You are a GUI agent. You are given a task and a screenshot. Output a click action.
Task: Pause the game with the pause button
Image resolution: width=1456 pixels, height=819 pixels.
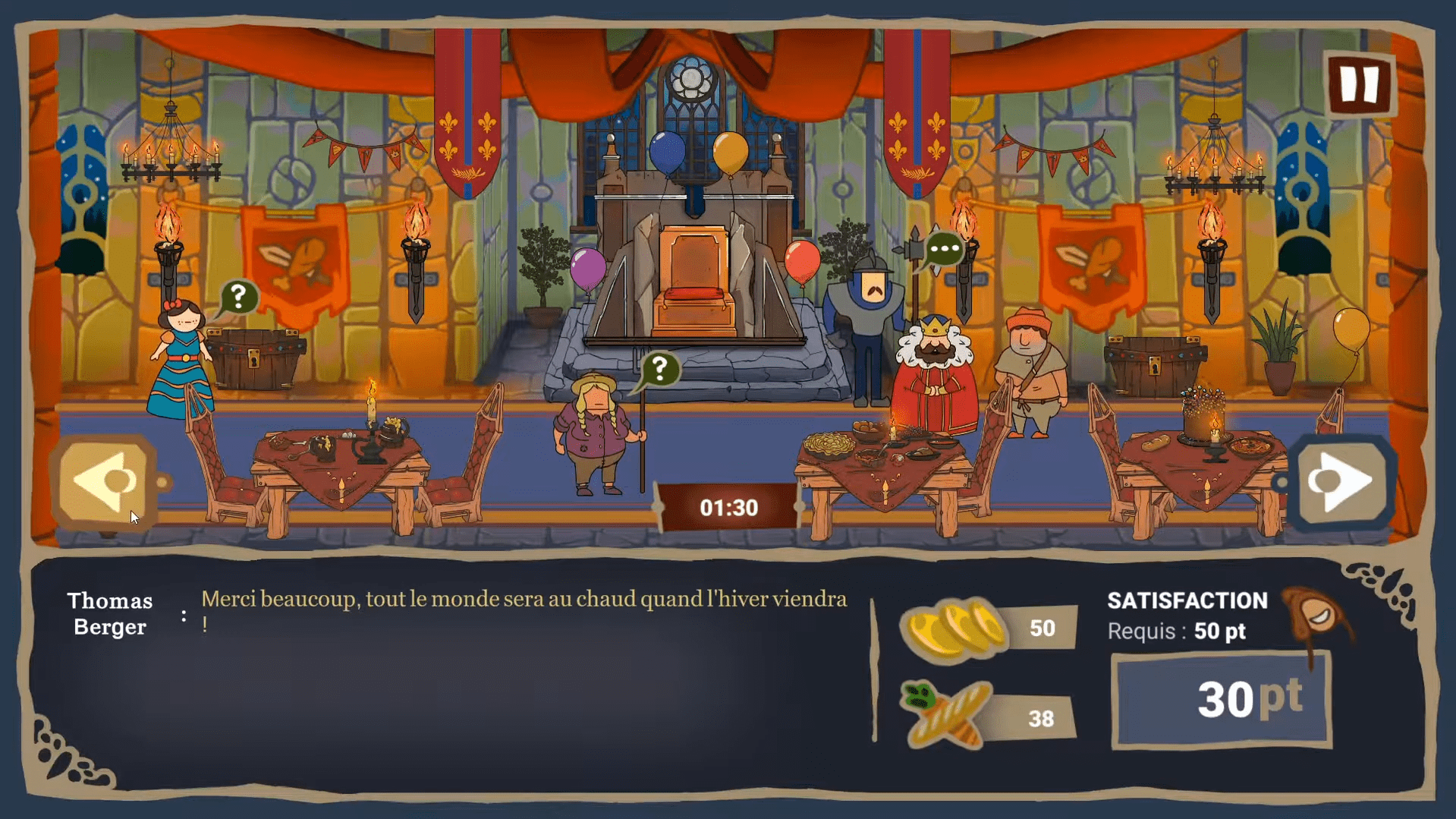[x=1359, y=84]
